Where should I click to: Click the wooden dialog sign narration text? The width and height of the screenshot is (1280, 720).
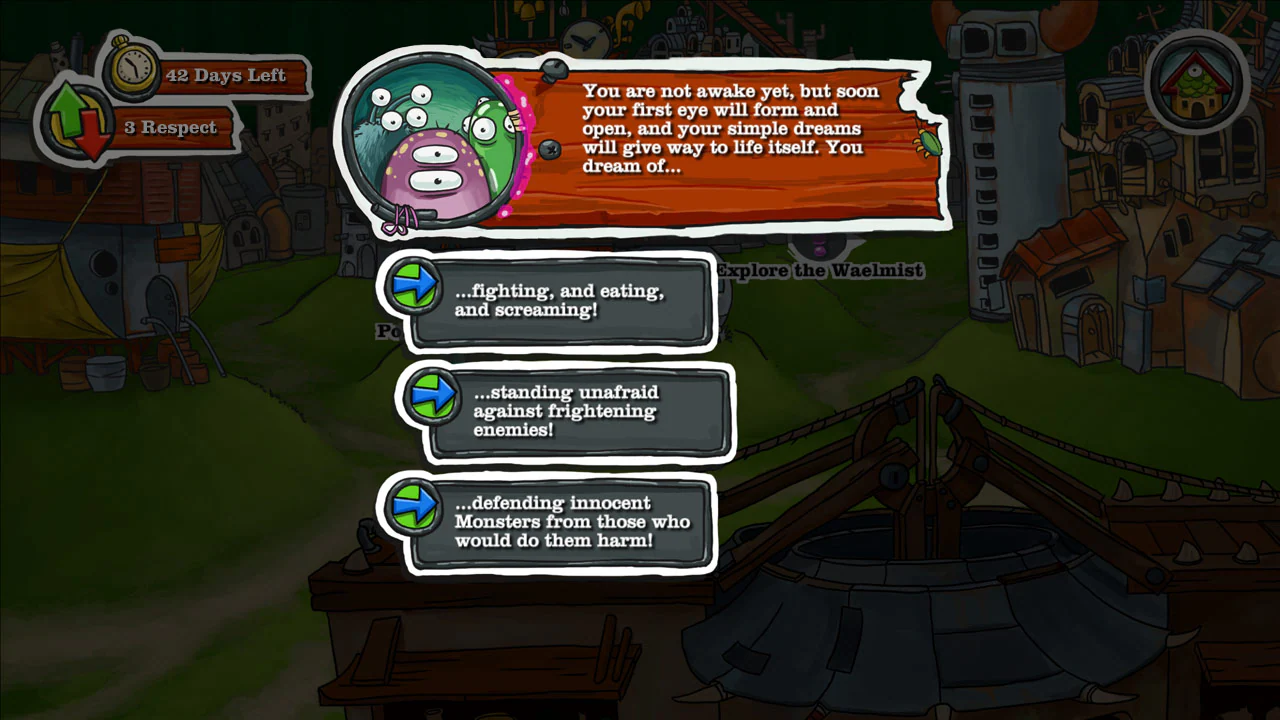[x=730, y=128]
